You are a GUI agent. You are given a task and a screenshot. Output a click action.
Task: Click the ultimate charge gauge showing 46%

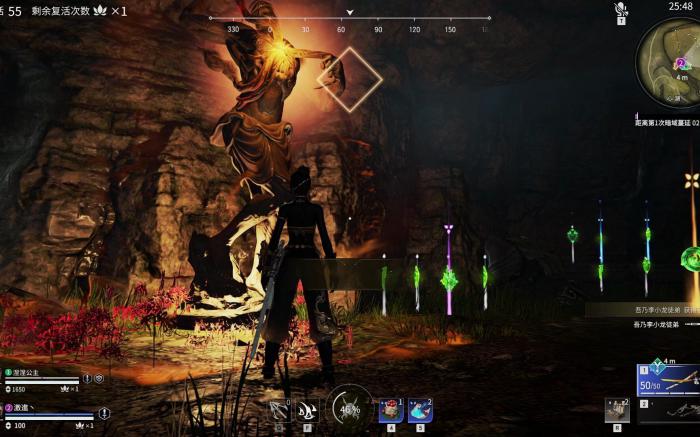350,408
